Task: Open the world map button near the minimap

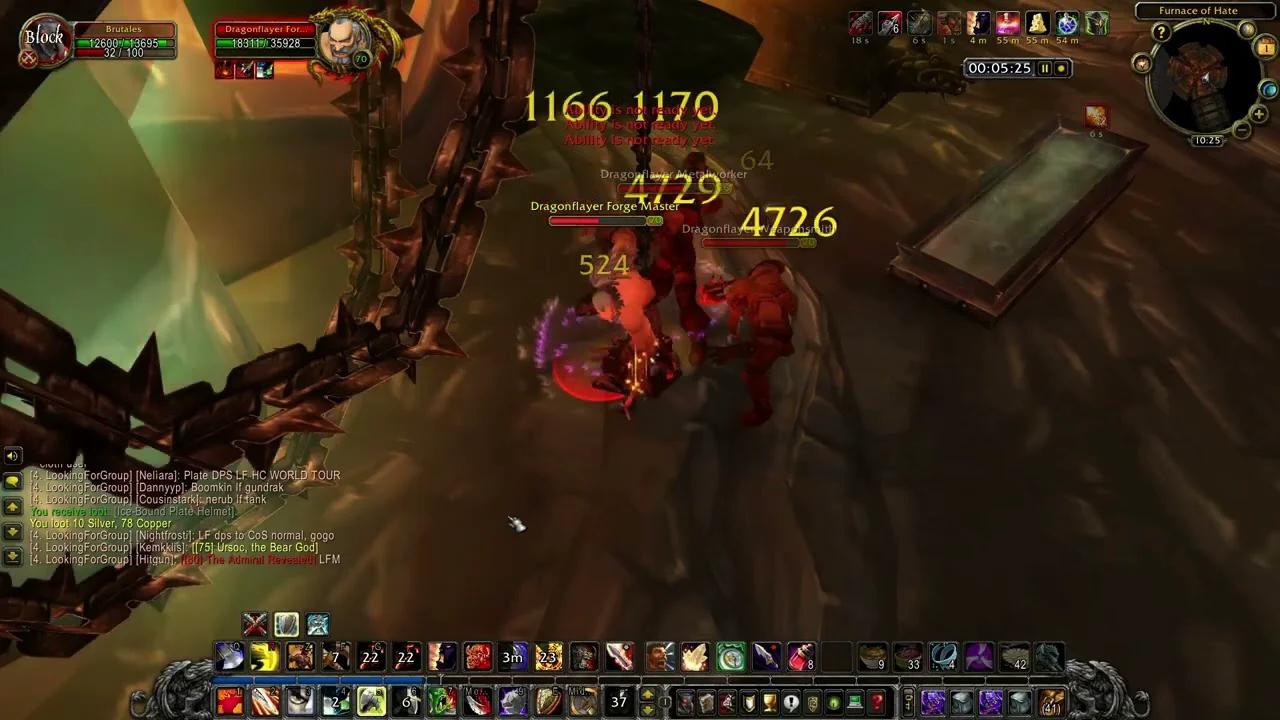Action: pyautogui.click(x=1269, y=90)
